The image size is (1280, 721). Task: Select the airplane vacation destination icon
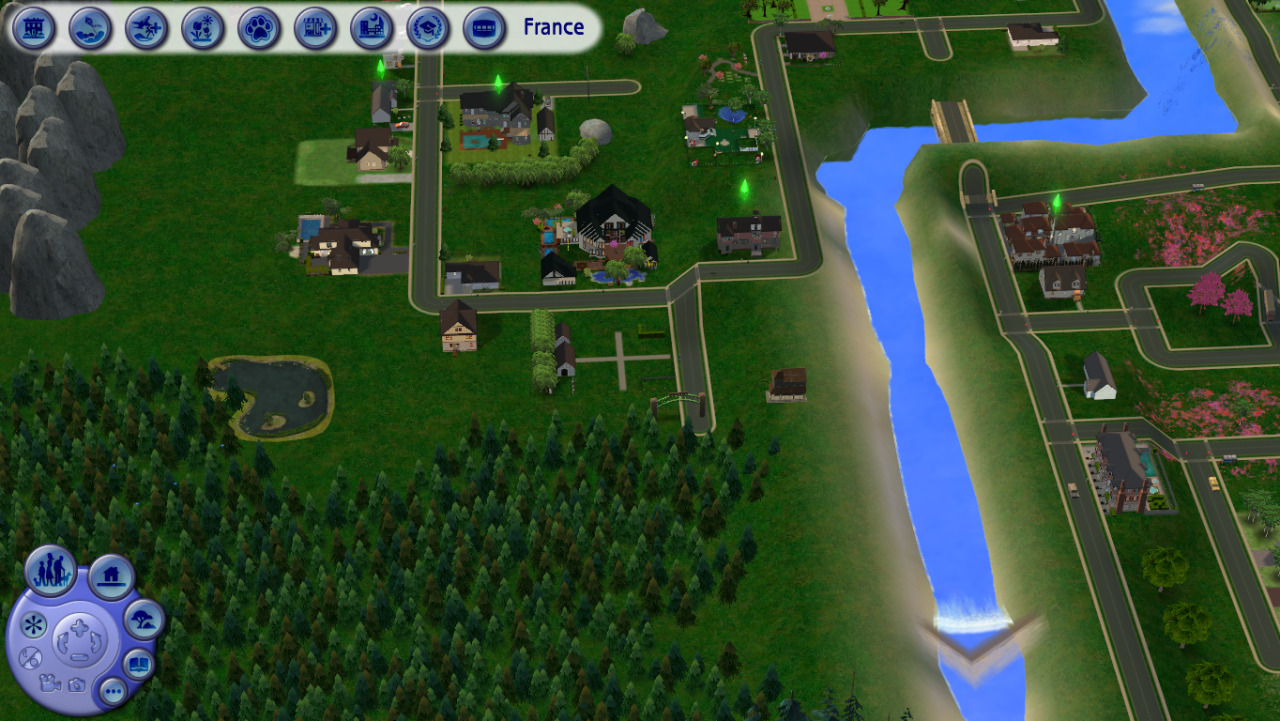(146, 28)
